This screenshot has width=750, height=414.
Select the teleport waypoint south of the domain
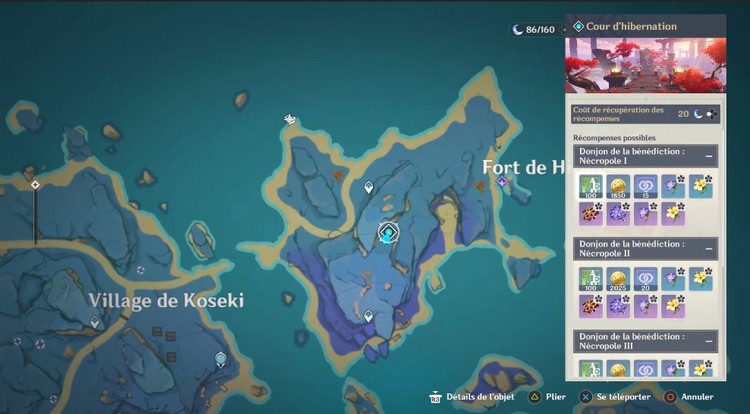pos(368,316)
